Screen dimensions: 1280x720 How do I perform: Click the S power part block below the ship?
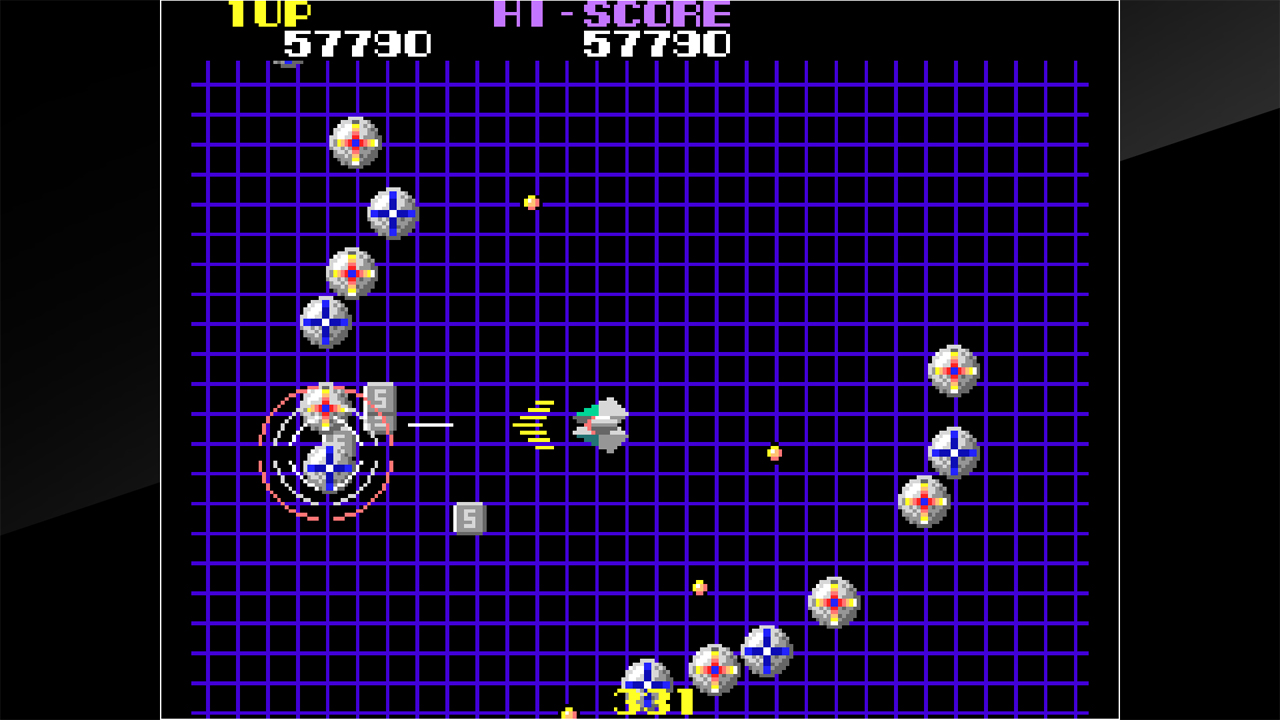468,518
